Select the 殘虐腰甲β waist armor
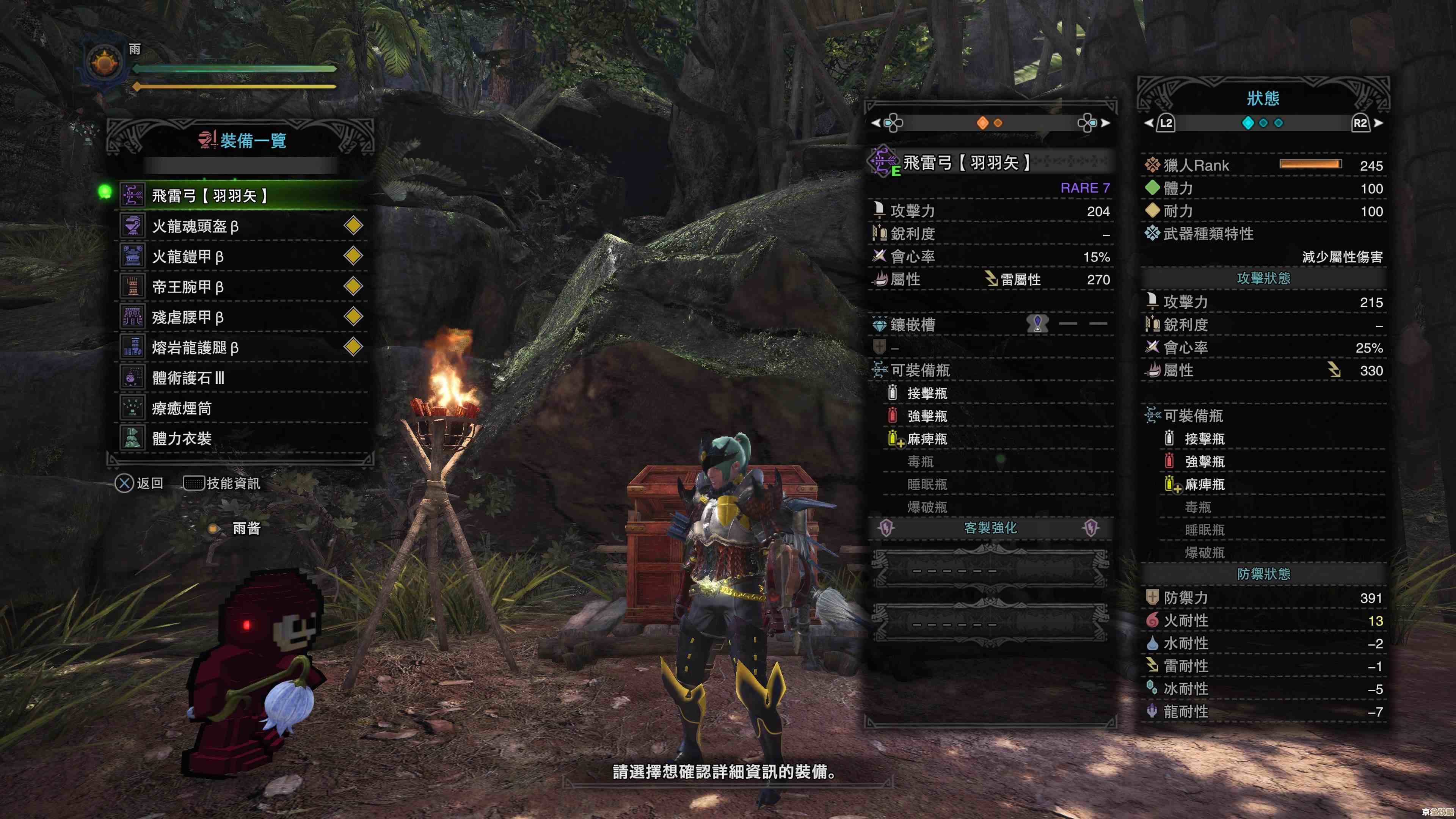 243,317
